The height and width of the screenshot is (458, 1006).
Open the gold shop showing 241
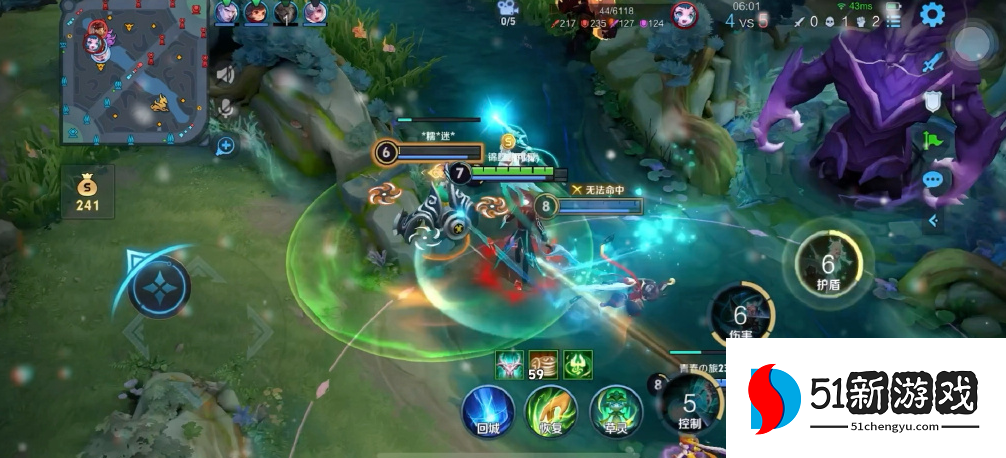tap(87, 192)
